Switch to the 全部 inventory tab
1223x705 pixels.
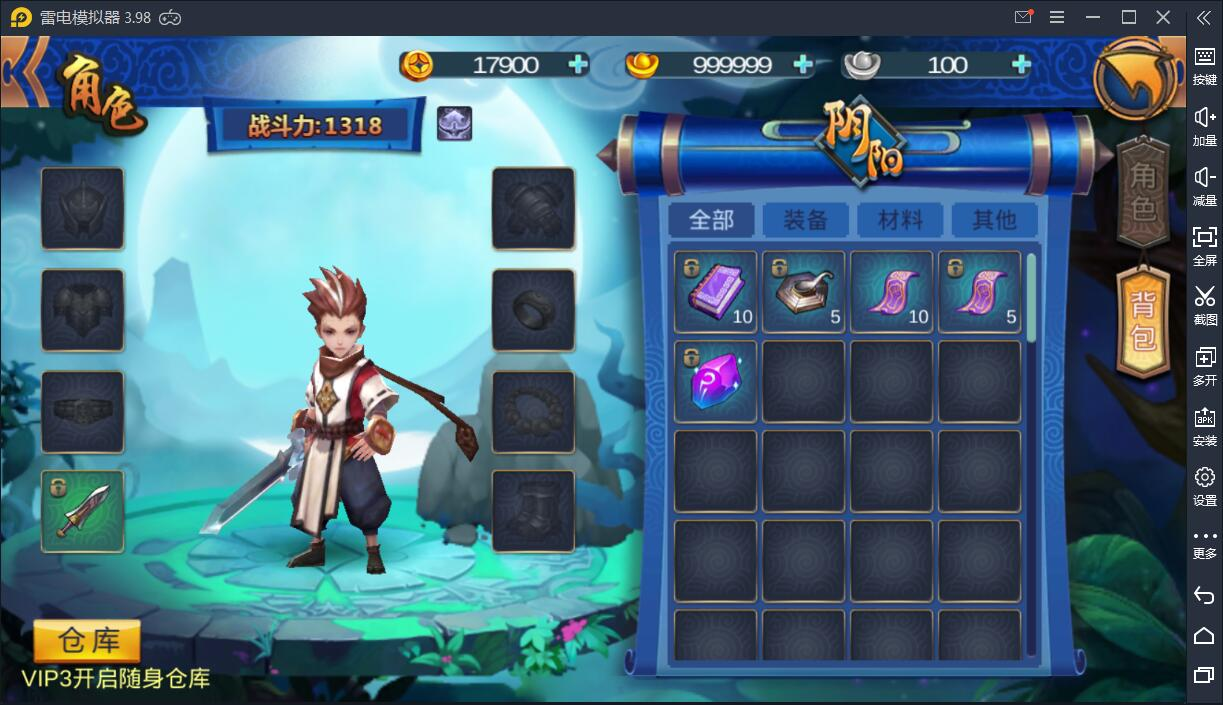click(x=711, y=220)
